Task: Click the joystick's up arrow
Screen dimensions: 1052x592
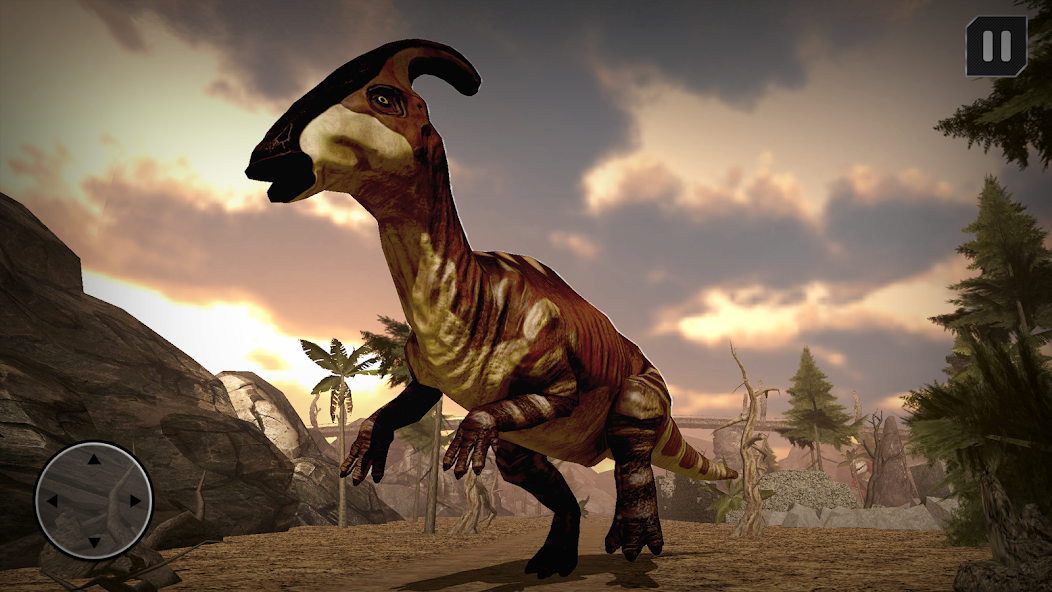Action: pos(94,460)
